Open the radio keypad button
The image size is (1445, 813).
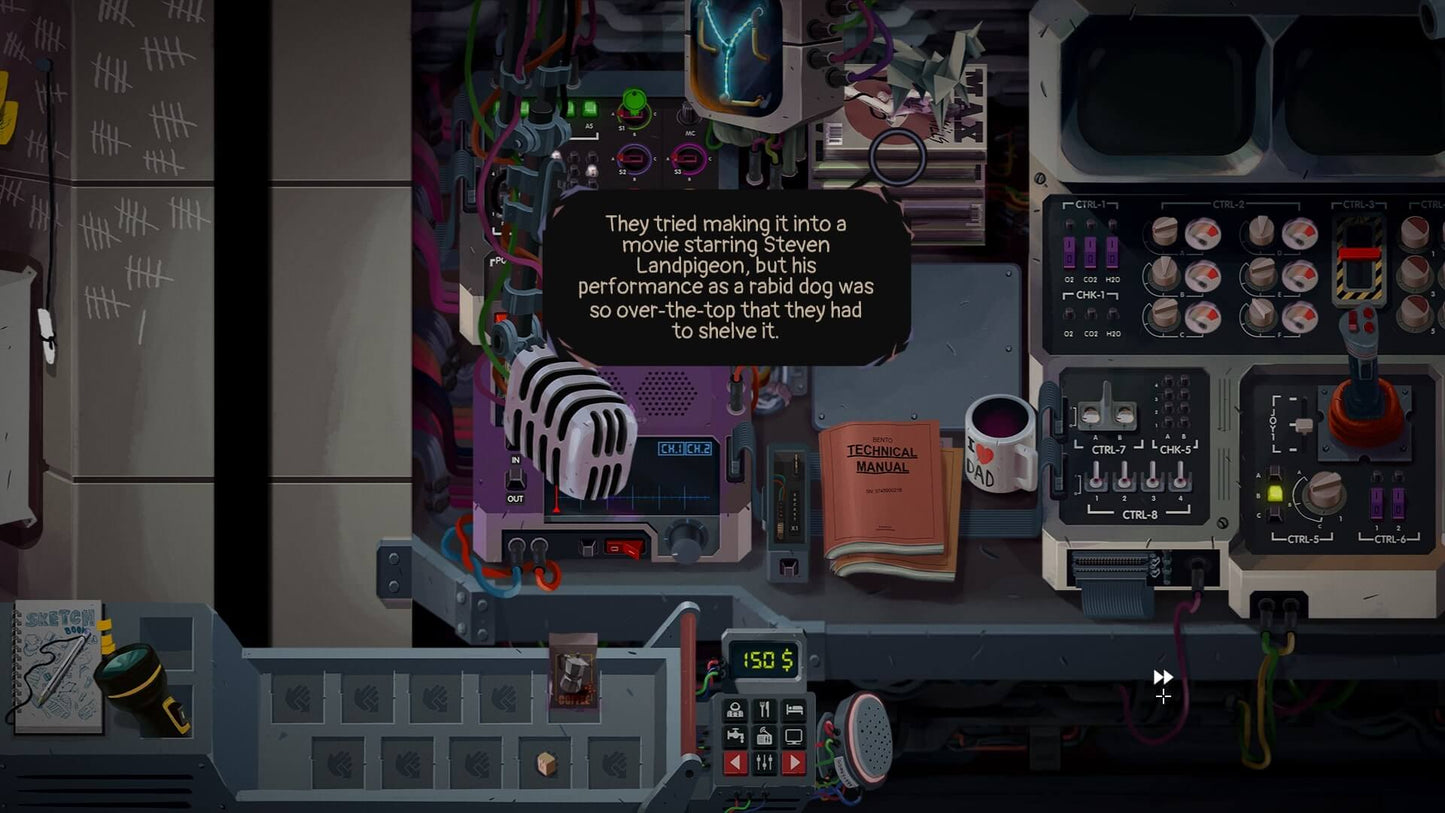[764, 737]
